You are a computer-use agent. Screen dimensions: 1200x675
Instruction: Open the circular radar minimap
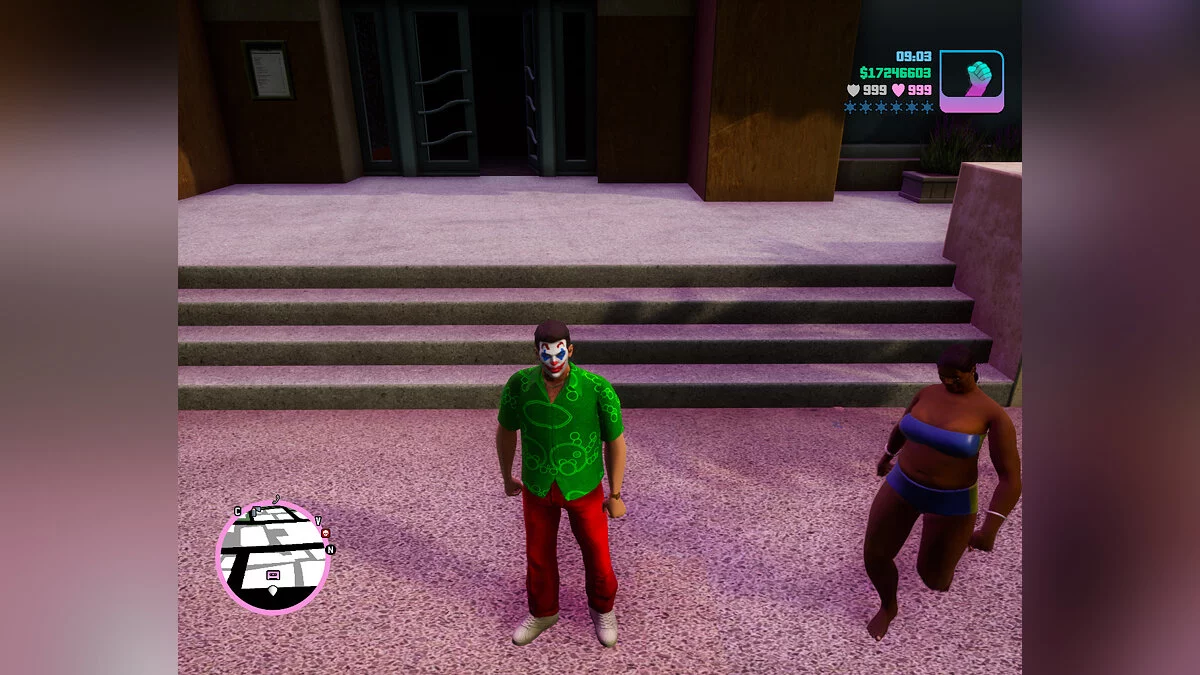[272, 556]
